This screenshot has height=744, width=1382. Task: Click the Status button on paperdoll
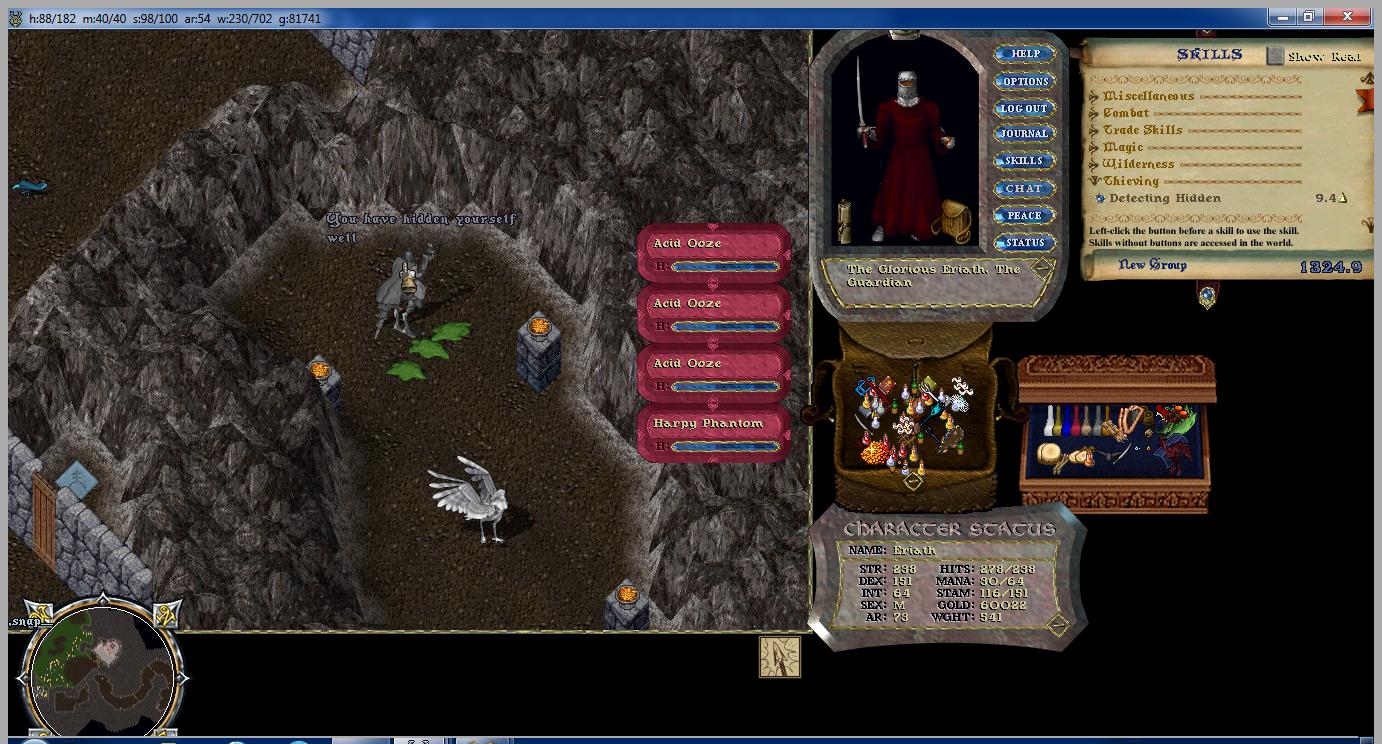(1025, 243)
